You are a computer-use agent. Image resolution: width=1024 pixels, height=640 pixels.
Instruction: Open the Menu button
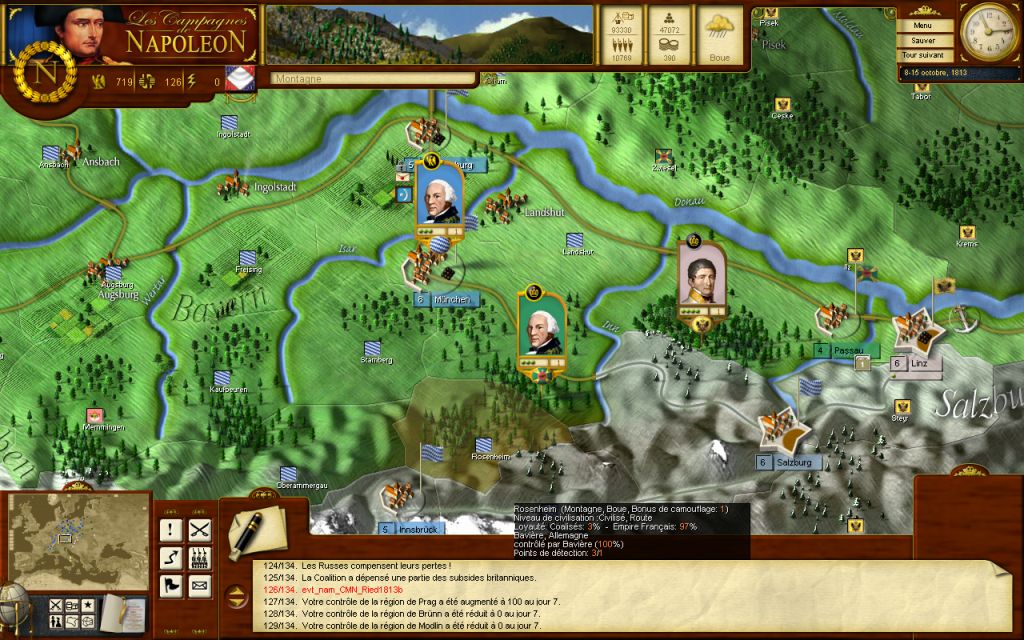click(x=921, y=26)
